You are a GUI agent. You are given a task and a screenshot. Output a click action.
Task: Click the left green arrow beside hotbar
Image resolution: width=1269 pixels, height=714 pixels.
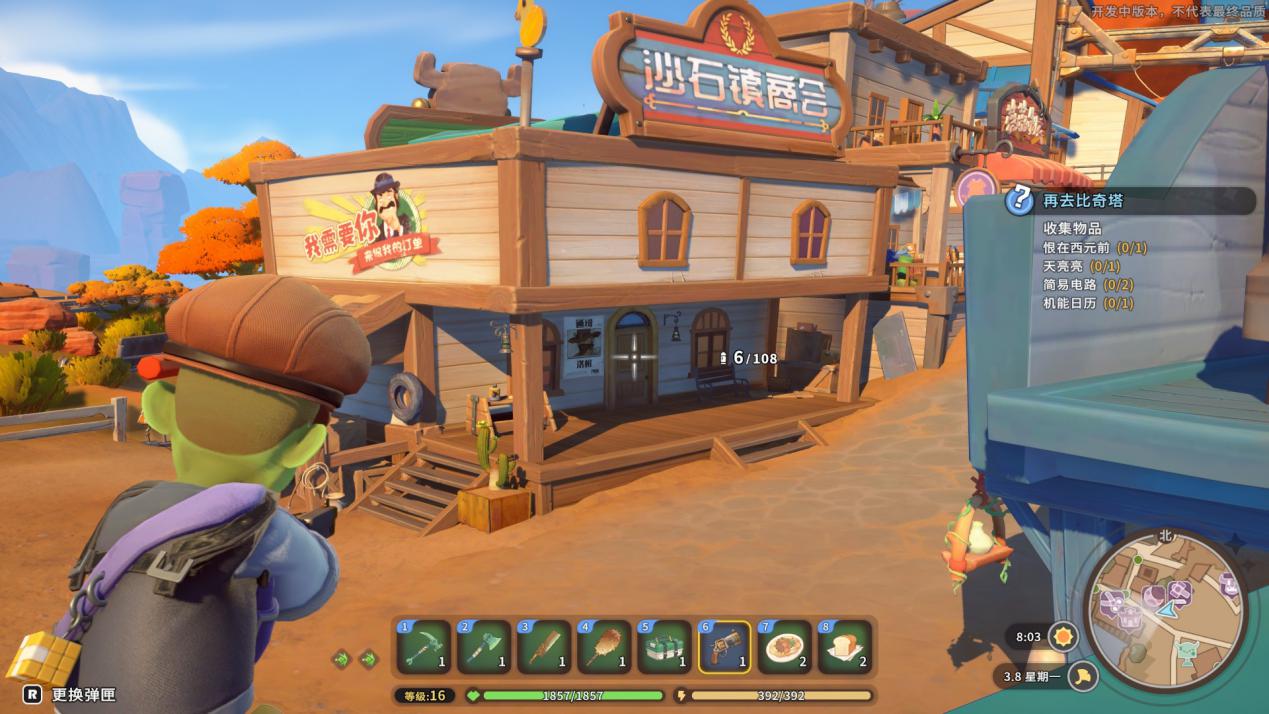(x=342, y=658)
